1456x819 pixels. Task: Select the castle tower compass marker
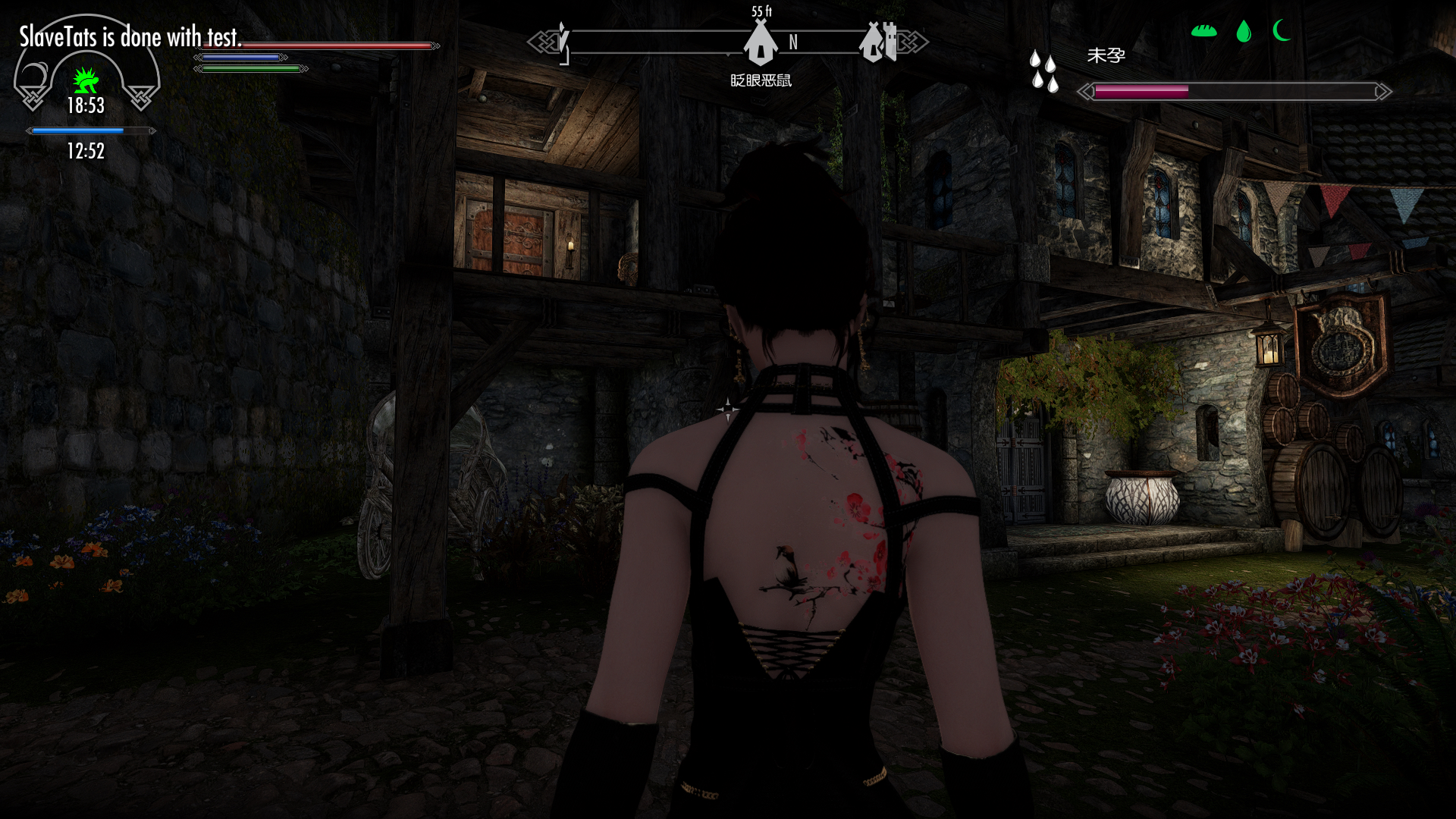[x=878, y=42]
